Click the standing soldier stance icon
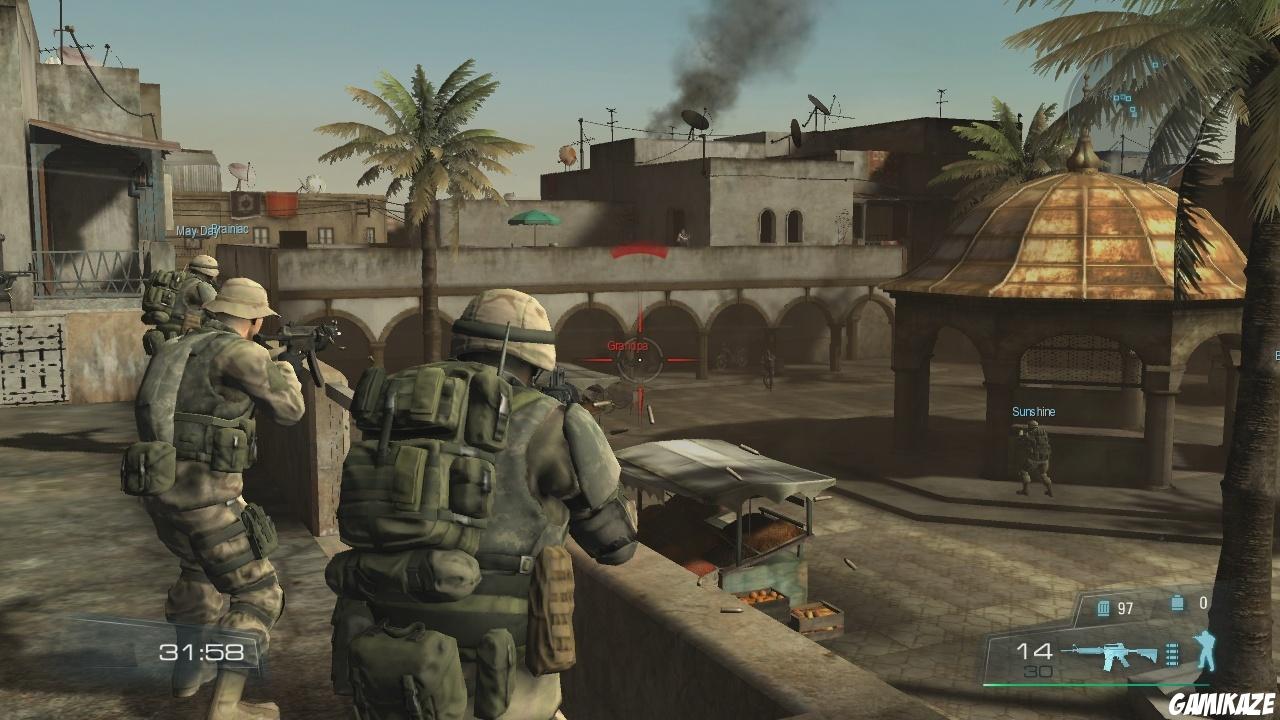1280x720 pixels. coord(1205,650)
